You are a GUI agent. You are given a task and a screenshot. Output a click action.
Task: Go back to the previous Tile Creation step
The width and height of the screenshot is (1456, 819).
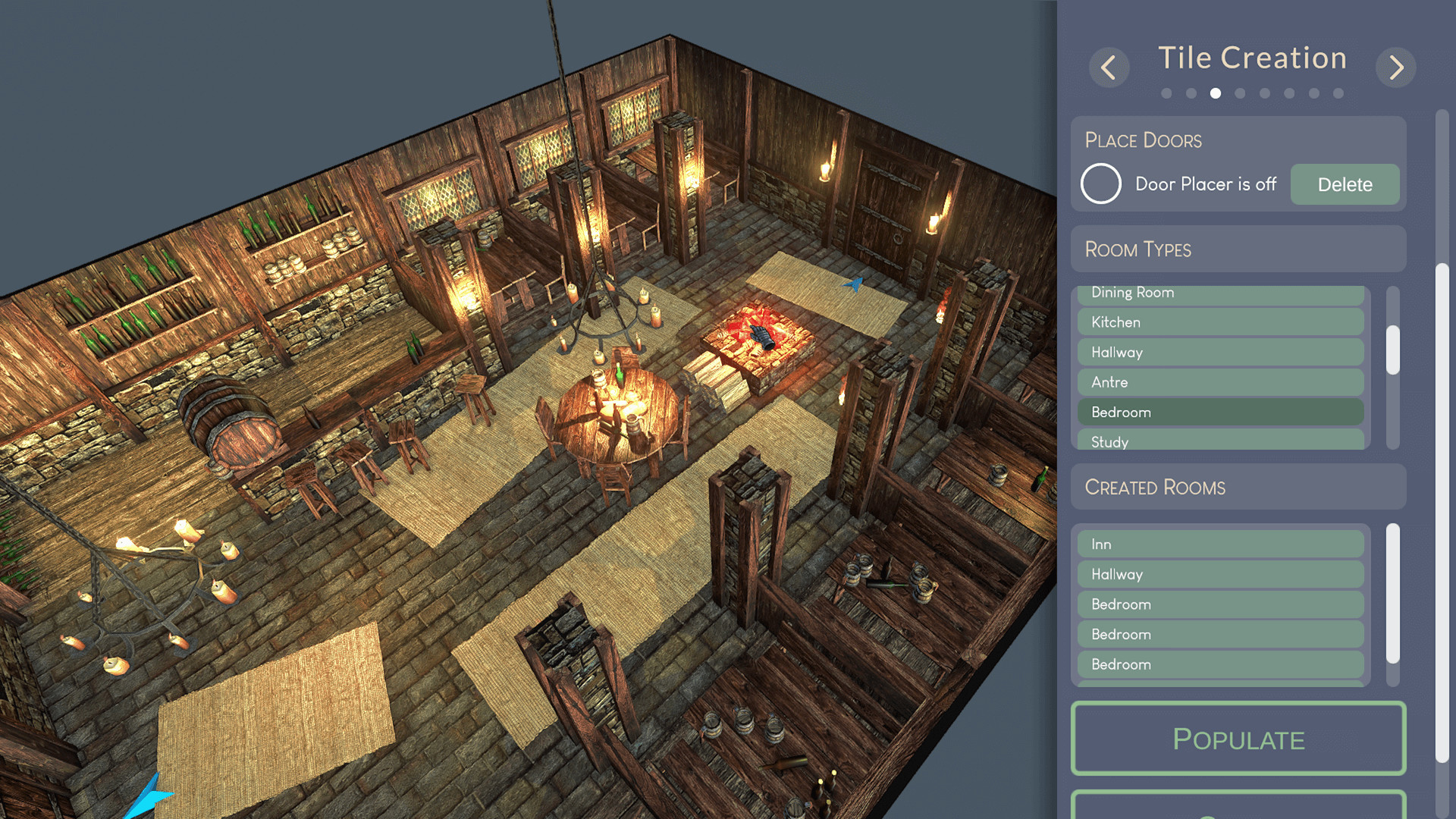click(x=1109, y=67)
